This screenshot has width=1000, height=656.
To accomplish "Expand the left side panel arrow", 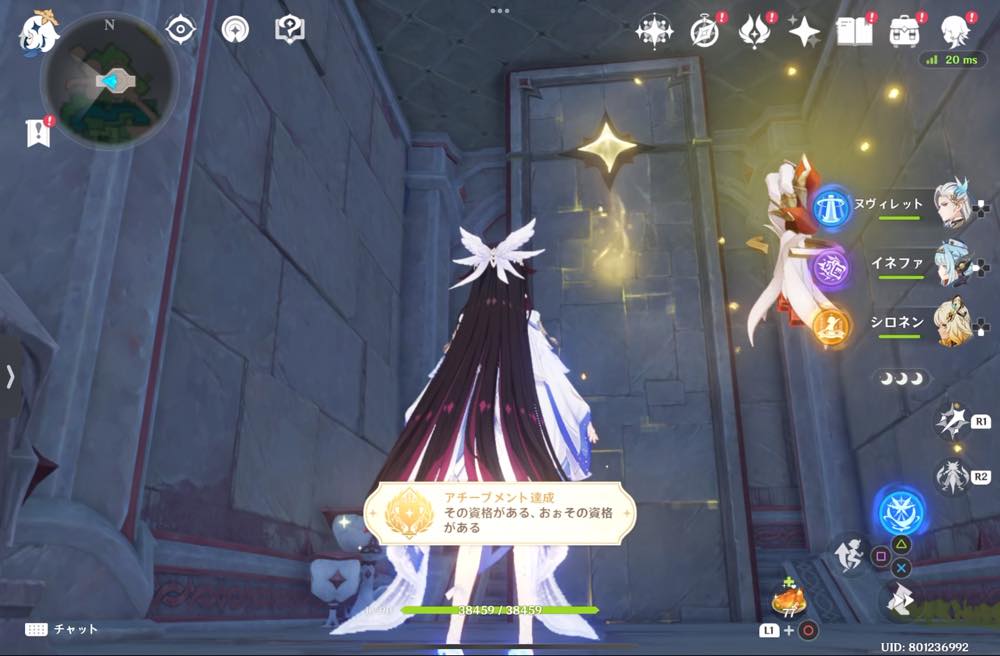I will 10,376.
